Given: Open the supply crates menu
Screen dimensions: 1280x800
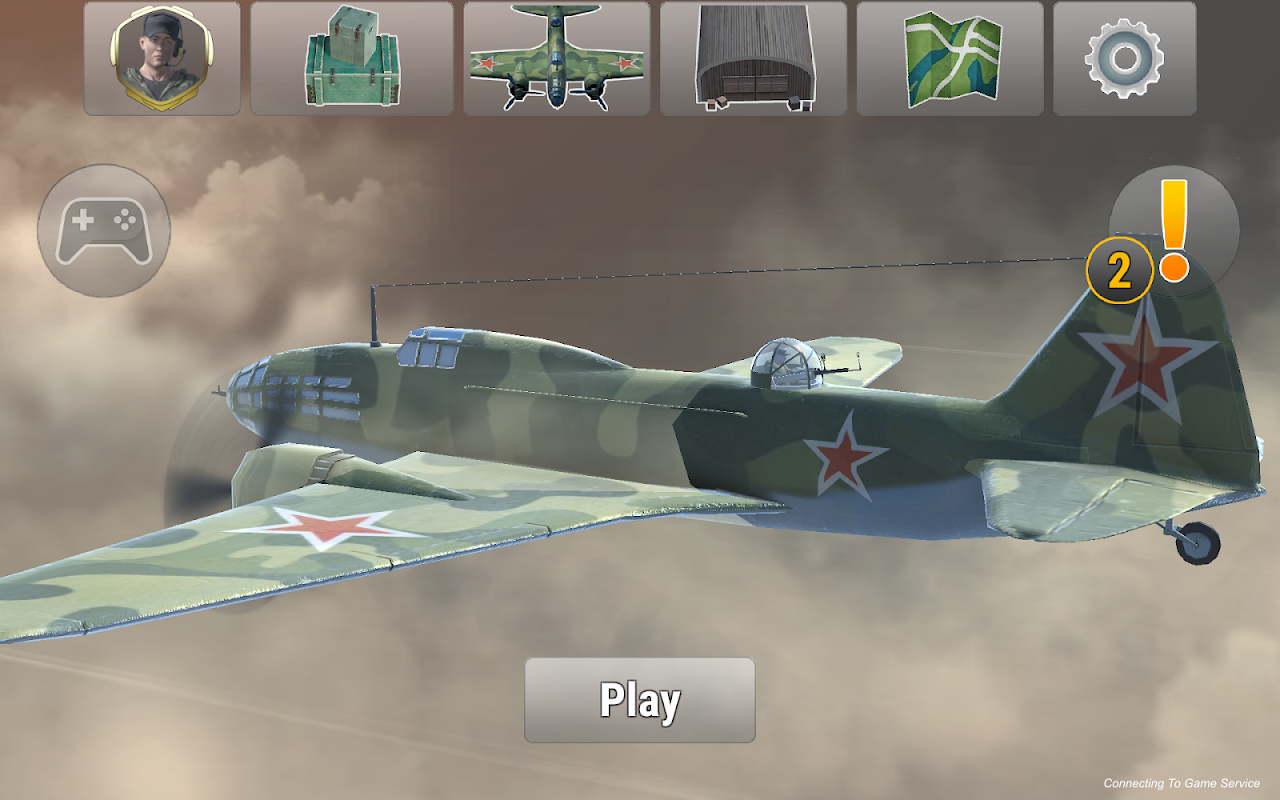Looking at the screenshot, I should [x=351, y=58].
